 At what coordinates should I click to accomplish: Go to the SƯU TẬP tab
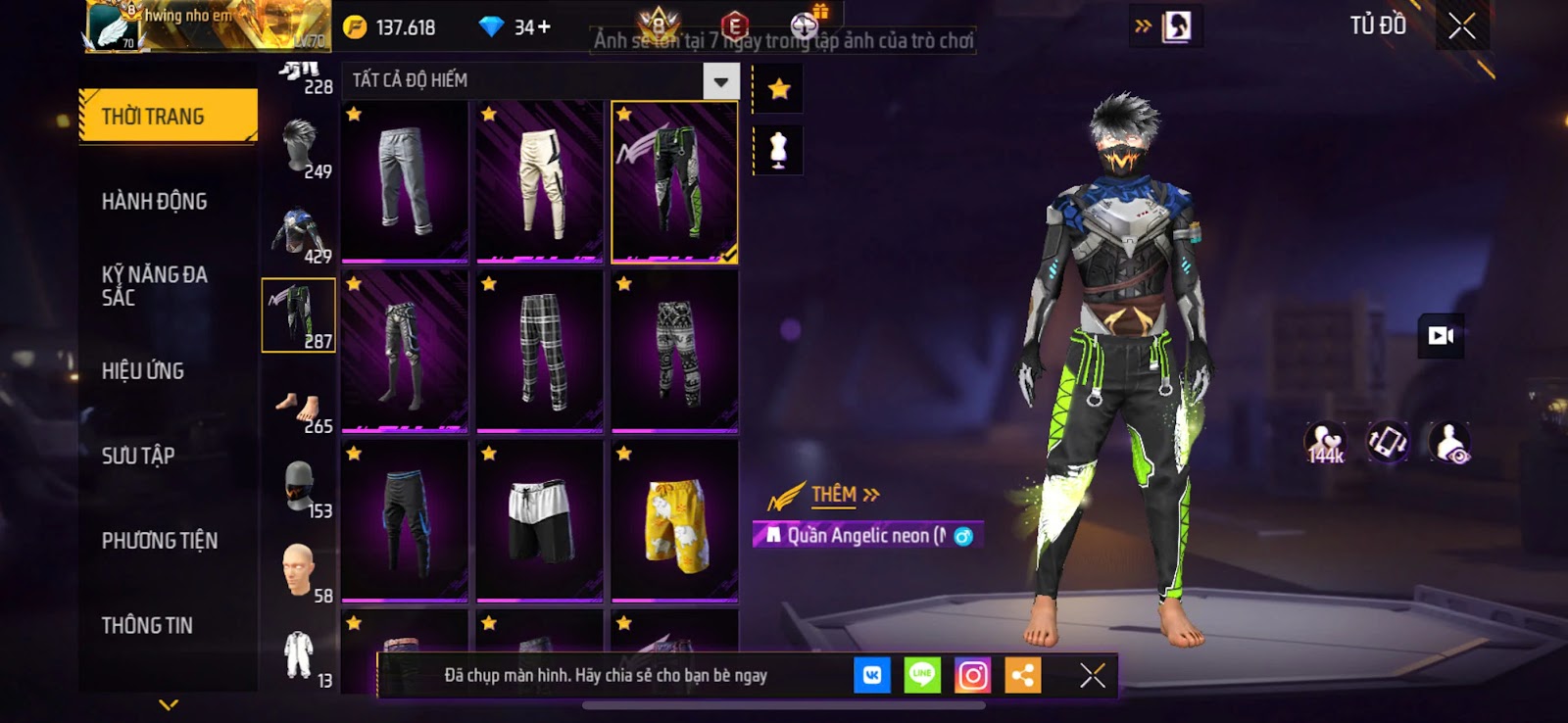tap(138, 456)
